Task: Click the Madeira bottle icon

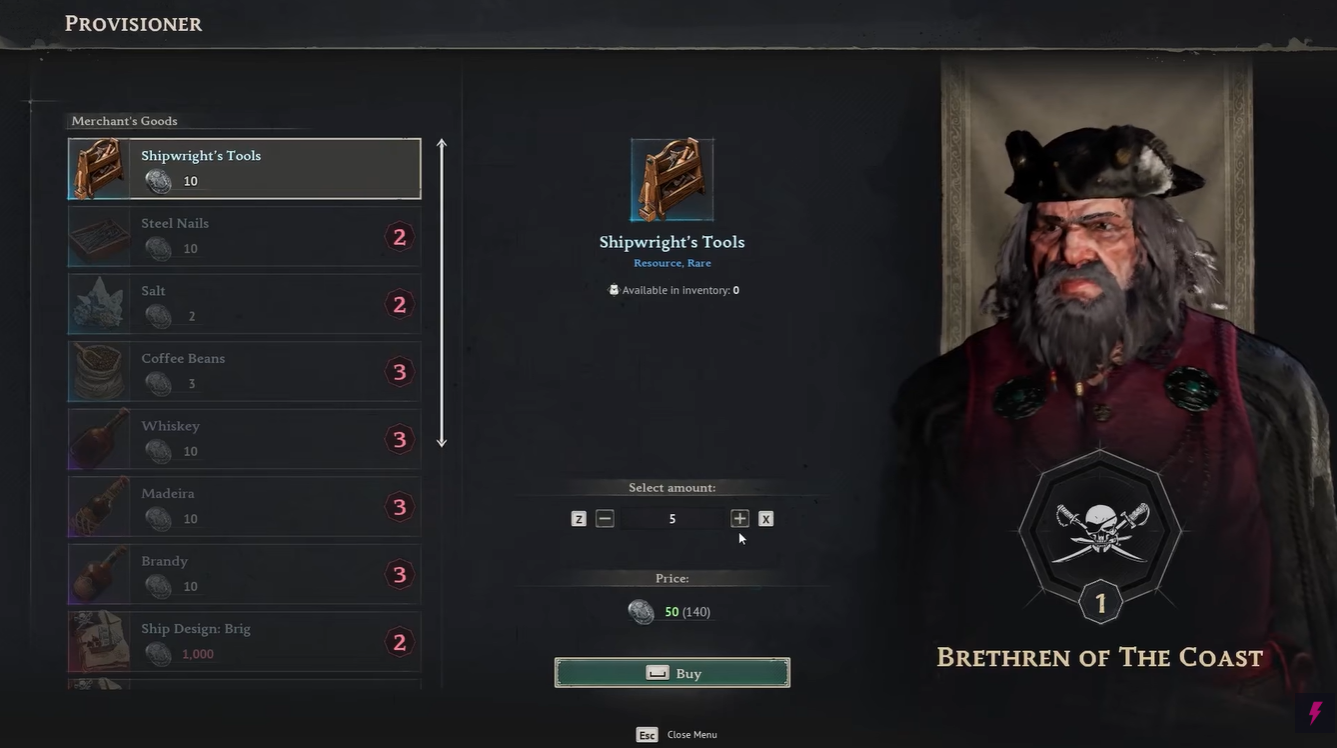Action: [x=96, y=506]
